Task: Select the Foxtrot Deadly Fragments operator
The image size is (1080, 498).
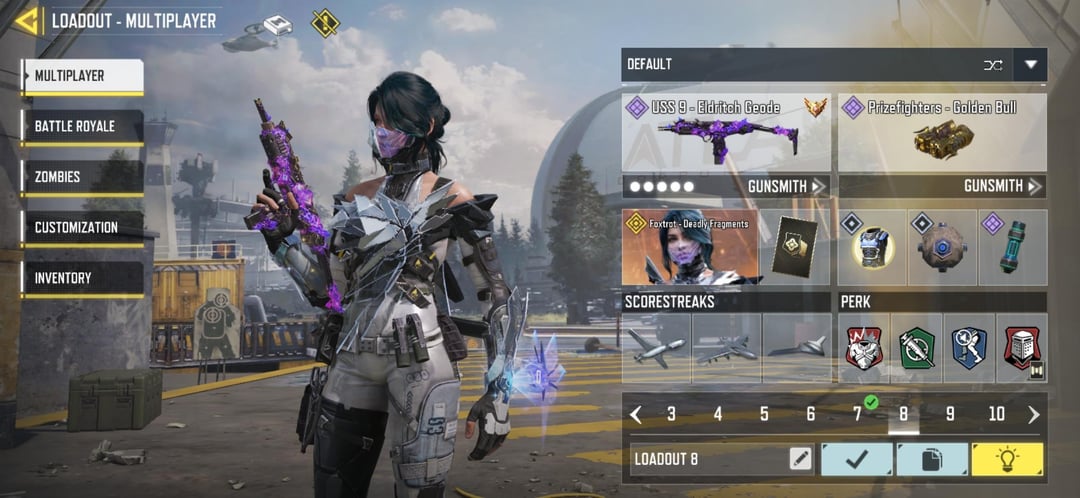Action: click(x=691, y=248)
